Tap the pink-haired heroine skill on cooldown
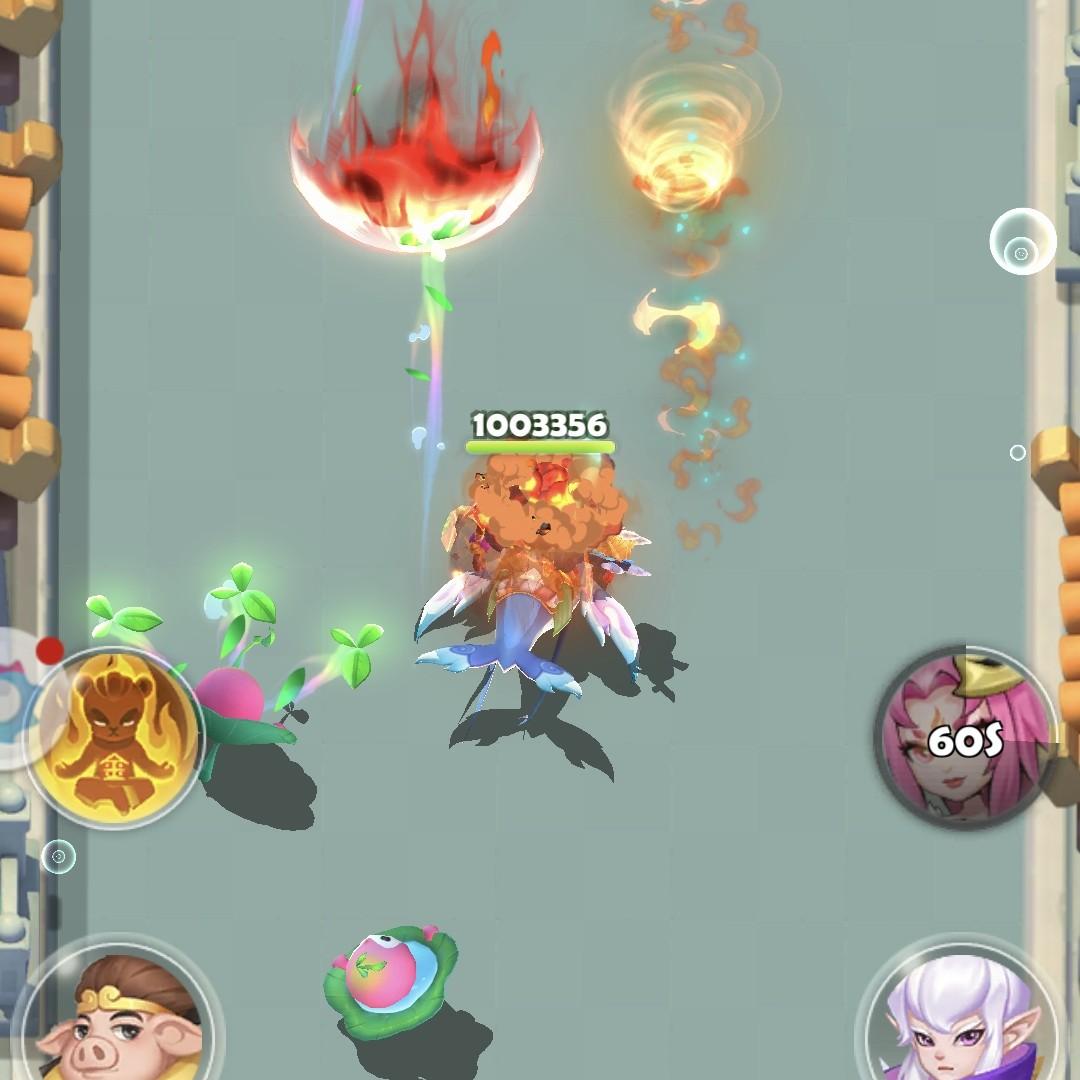 964,738
